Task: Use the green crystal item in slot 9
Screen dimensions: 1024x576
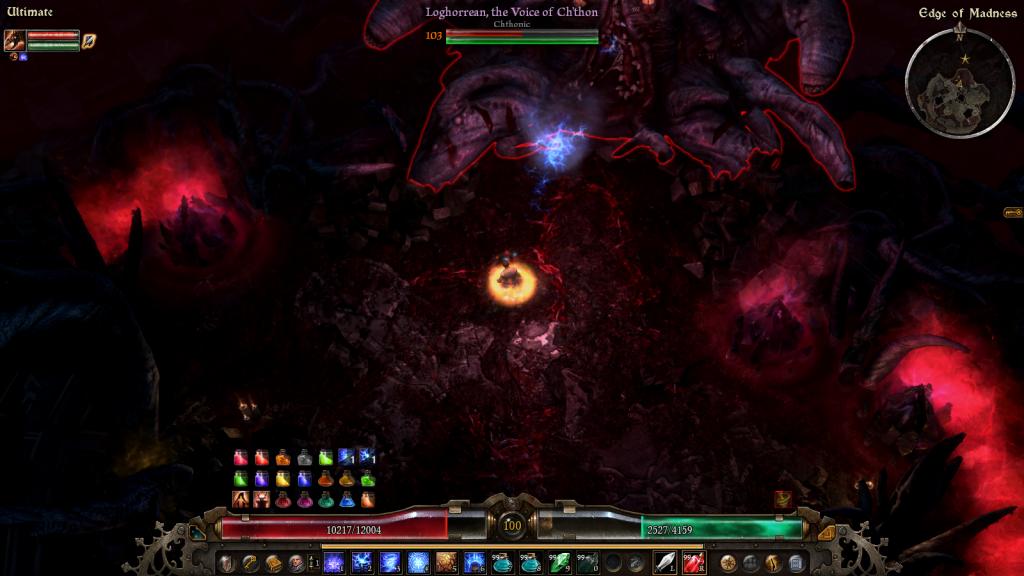Action: tap(558, 563)
